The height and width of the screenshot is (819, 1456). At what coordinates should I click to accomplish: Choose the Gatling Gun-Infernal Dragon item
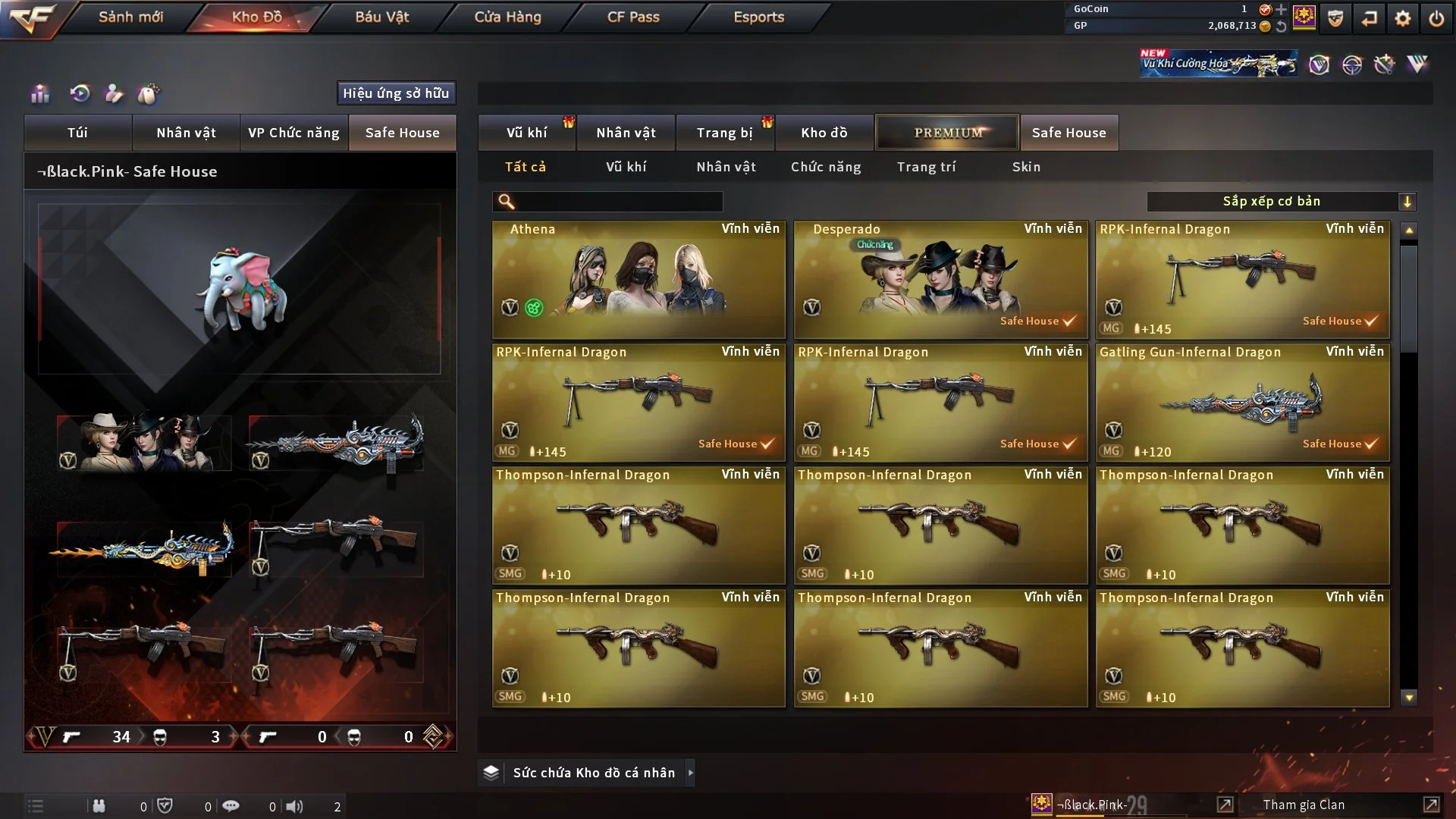tap(1242, 402)
